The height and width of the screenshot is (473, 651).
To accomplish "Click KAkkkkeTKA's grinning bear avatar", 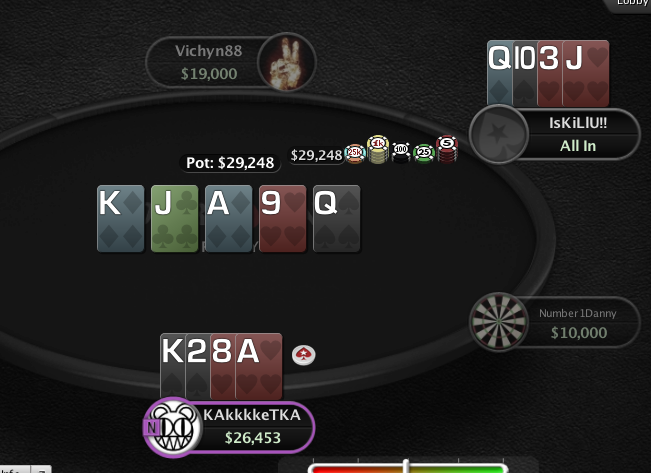I will click(175, 428).
